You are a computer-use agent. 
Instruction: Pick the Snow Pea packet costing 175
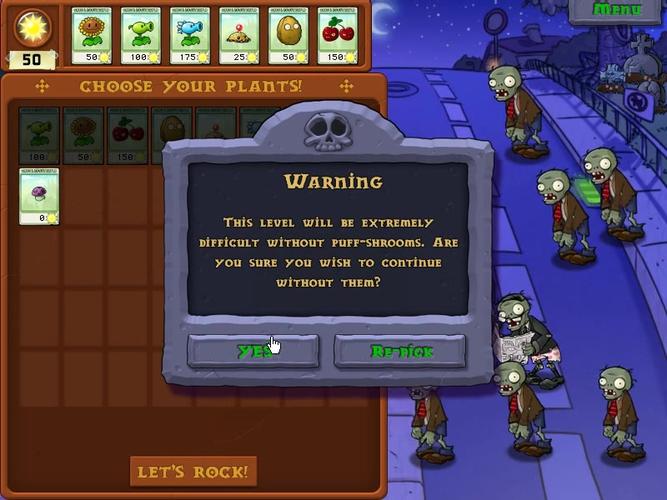[190, 37]
